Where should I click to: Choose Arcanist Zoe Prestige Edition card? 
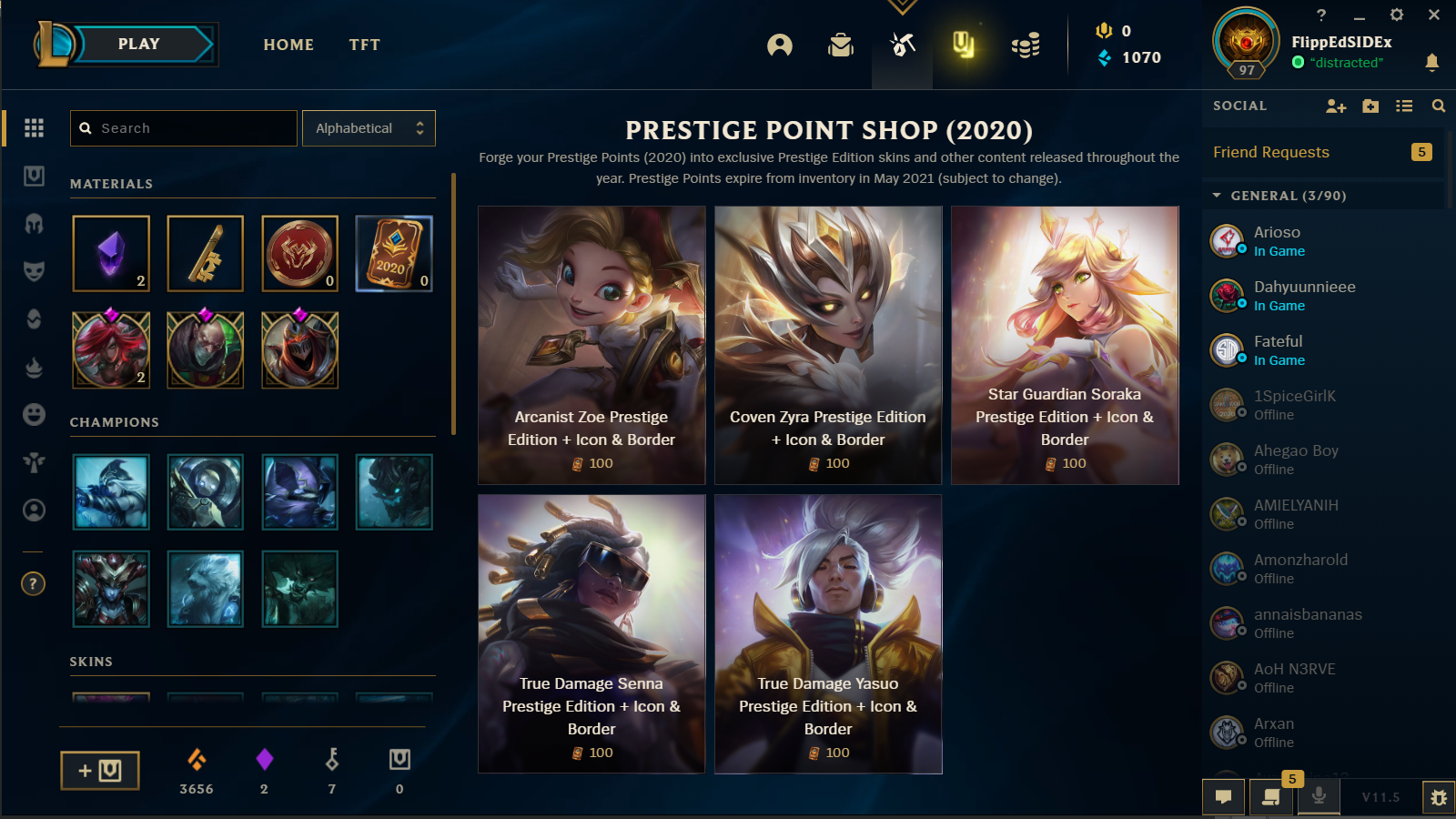(x=591, y=345)
